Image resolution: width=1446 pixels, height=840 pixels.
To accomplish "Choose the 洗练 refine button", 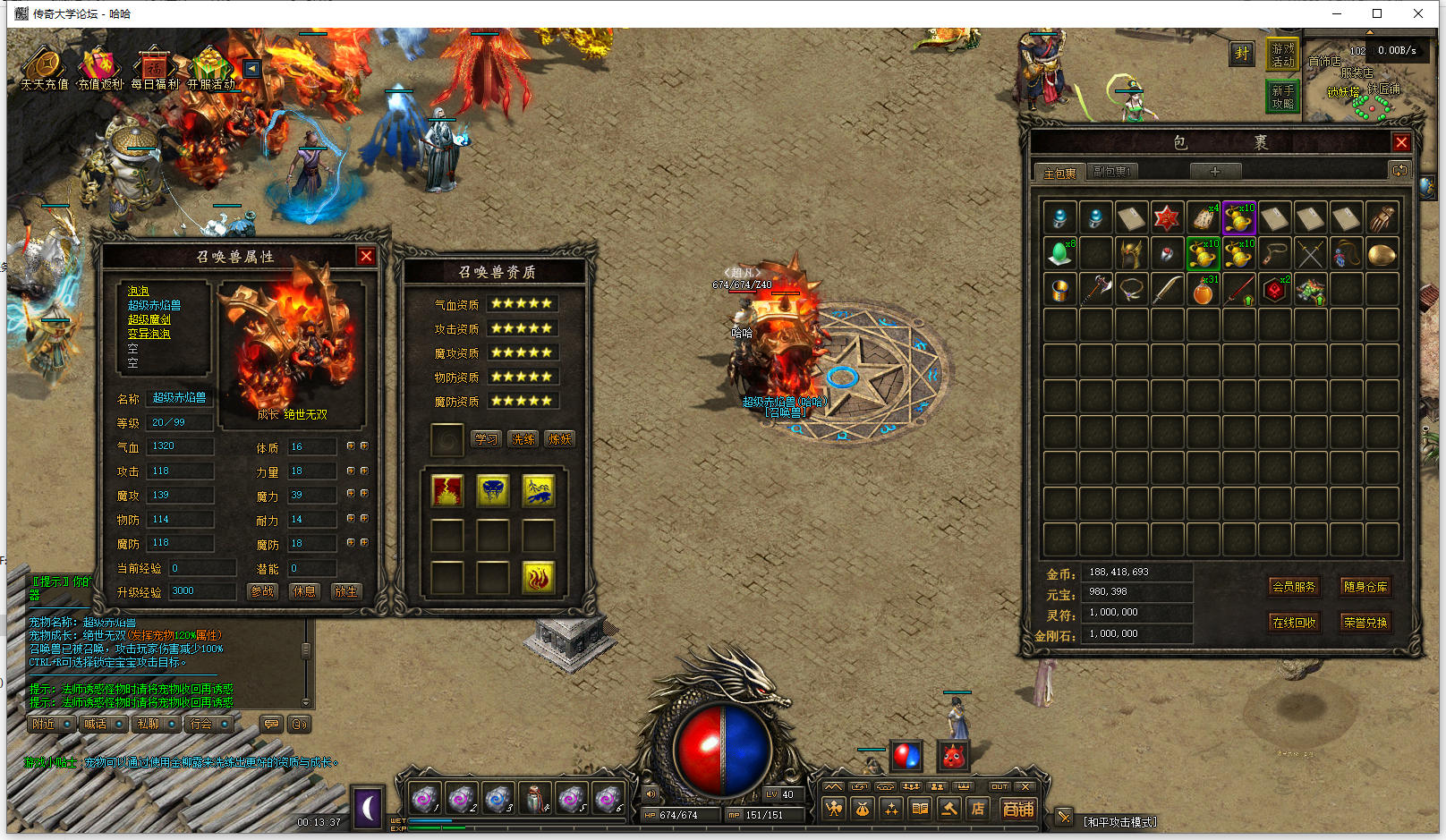I will (523, 439).
